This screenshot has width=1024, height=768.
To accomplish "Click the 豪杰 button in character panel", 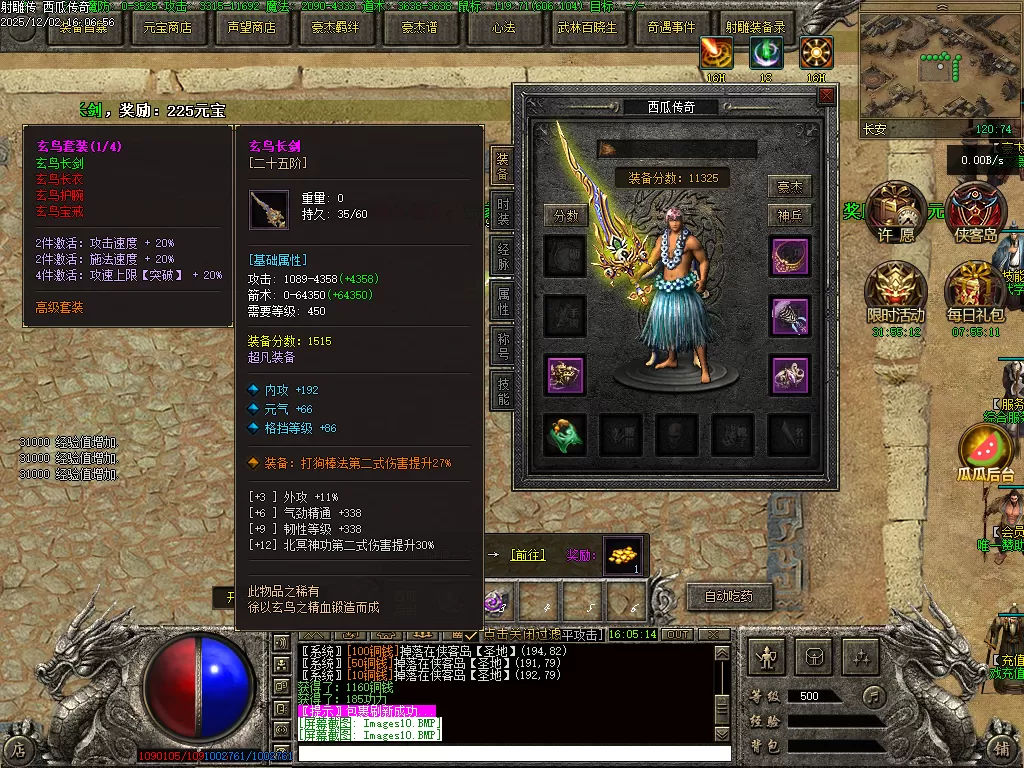I will (x=789, y=187).
